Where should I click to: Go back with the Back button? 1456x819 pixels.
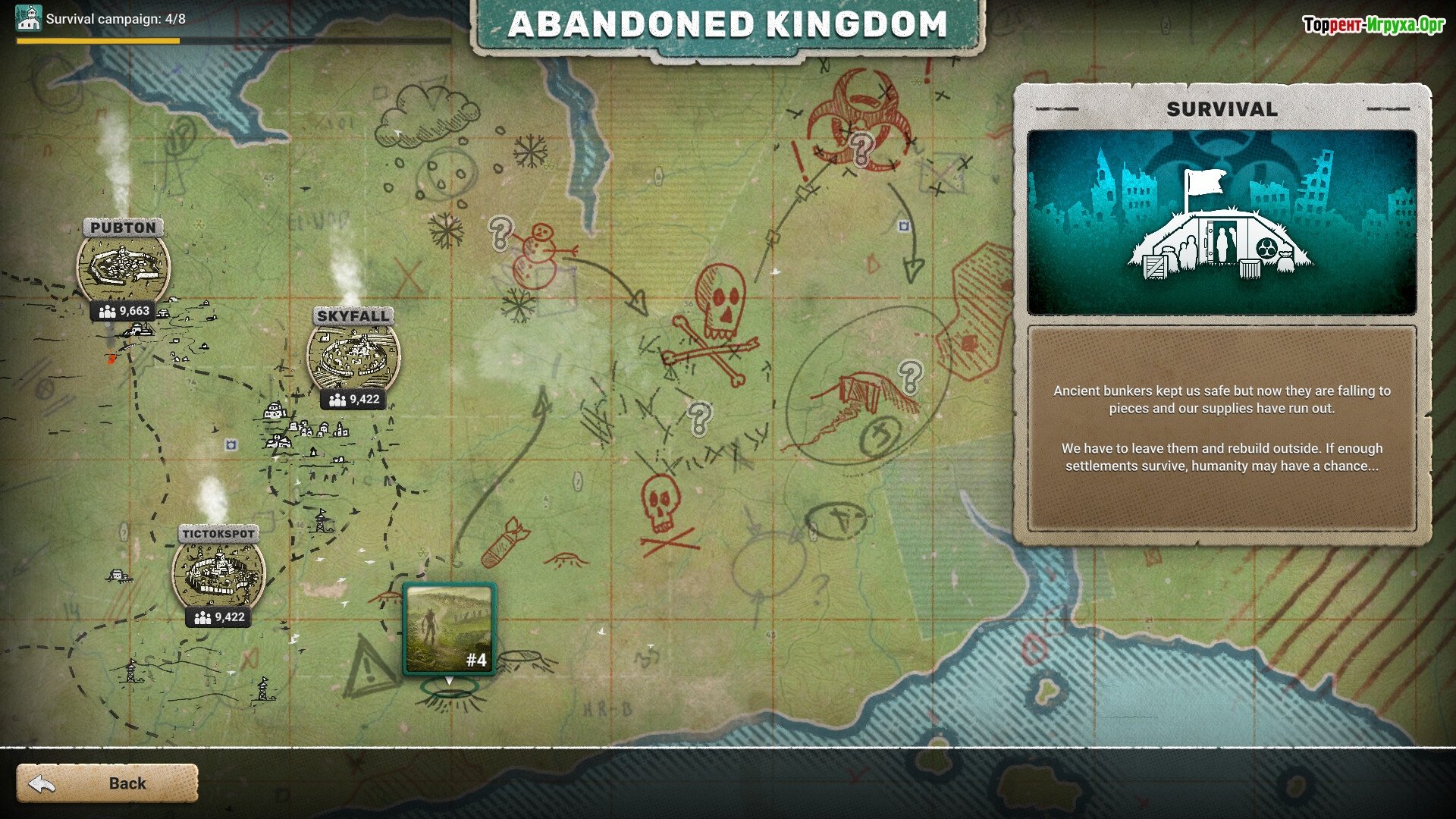pyautogui.click(x=107, y=783)
